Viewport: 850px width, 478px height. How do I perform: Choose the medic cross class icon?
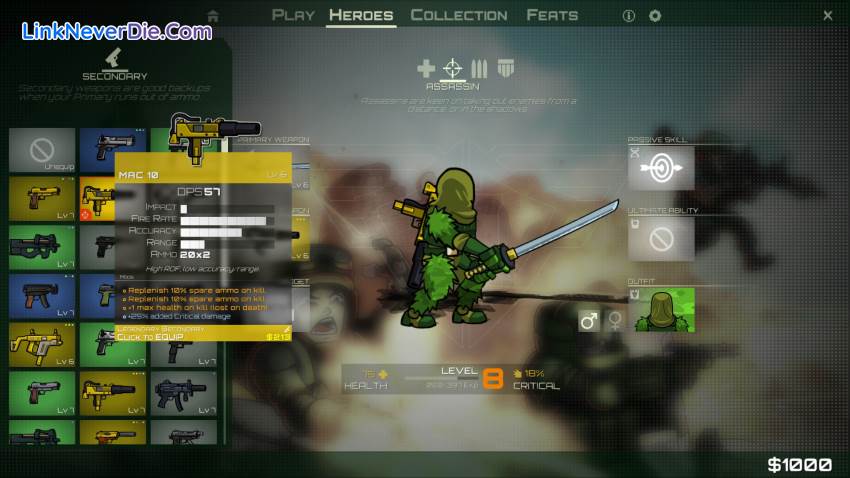pyautogui.click(x=426, y=69)
